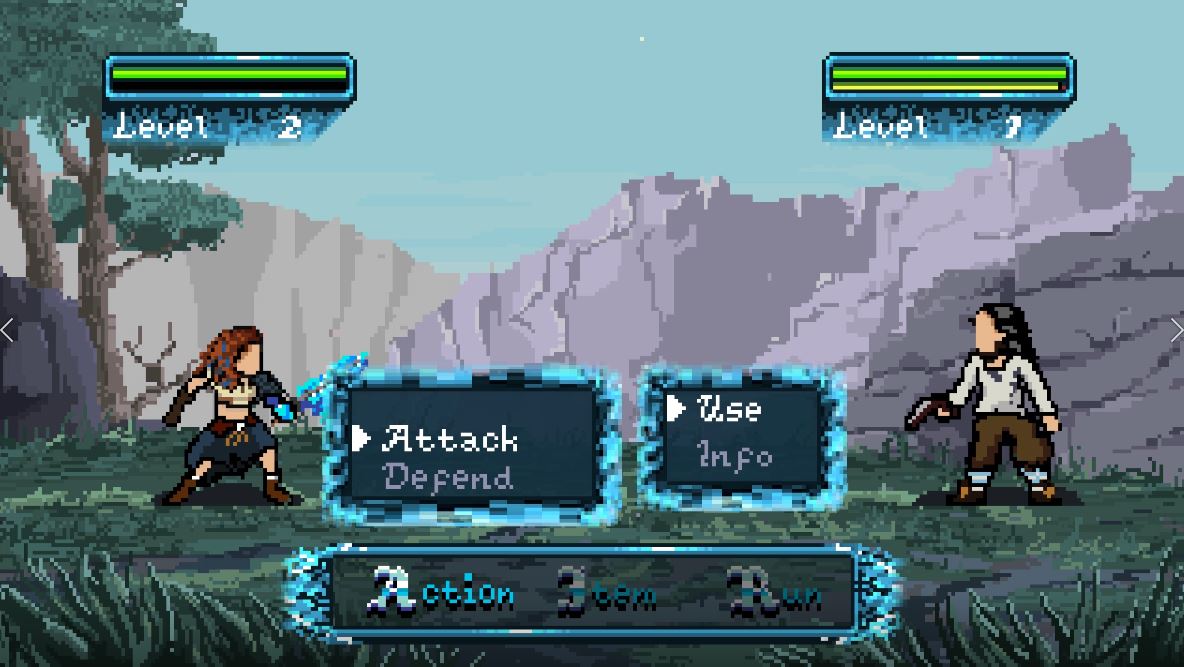
Task: Pick Use in the item submenu
Action: [729, 408]
